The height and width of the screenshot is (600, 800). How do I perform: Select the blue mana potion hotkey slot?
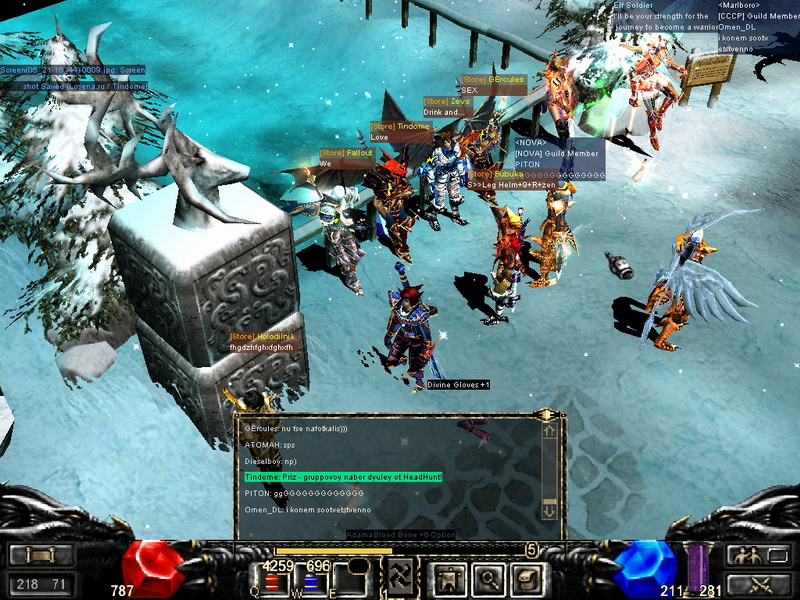310,582
